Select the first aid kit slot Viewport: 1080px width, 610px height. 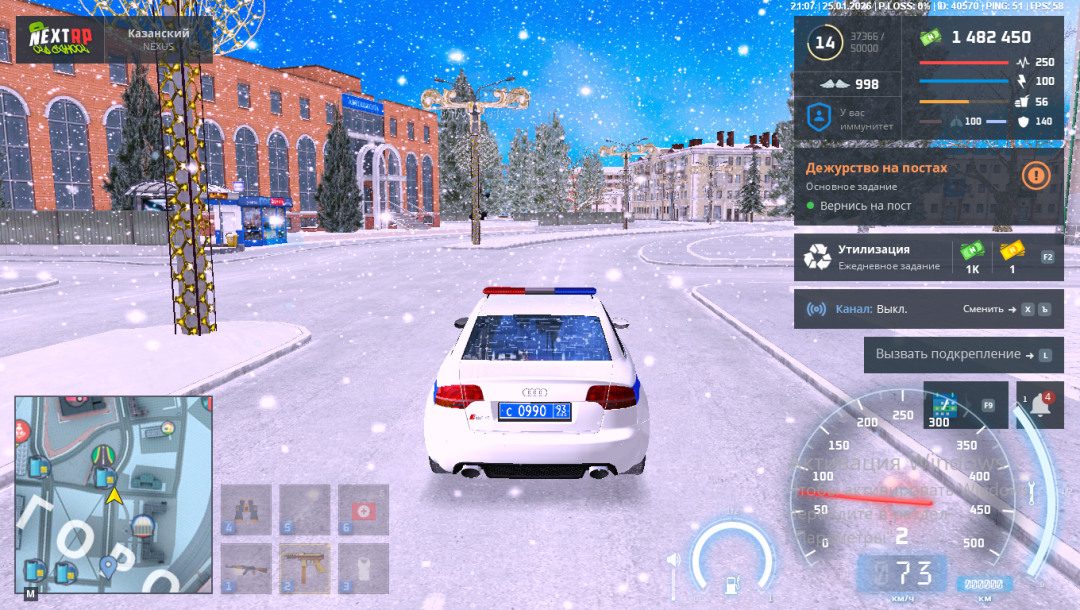pos(363,510)
